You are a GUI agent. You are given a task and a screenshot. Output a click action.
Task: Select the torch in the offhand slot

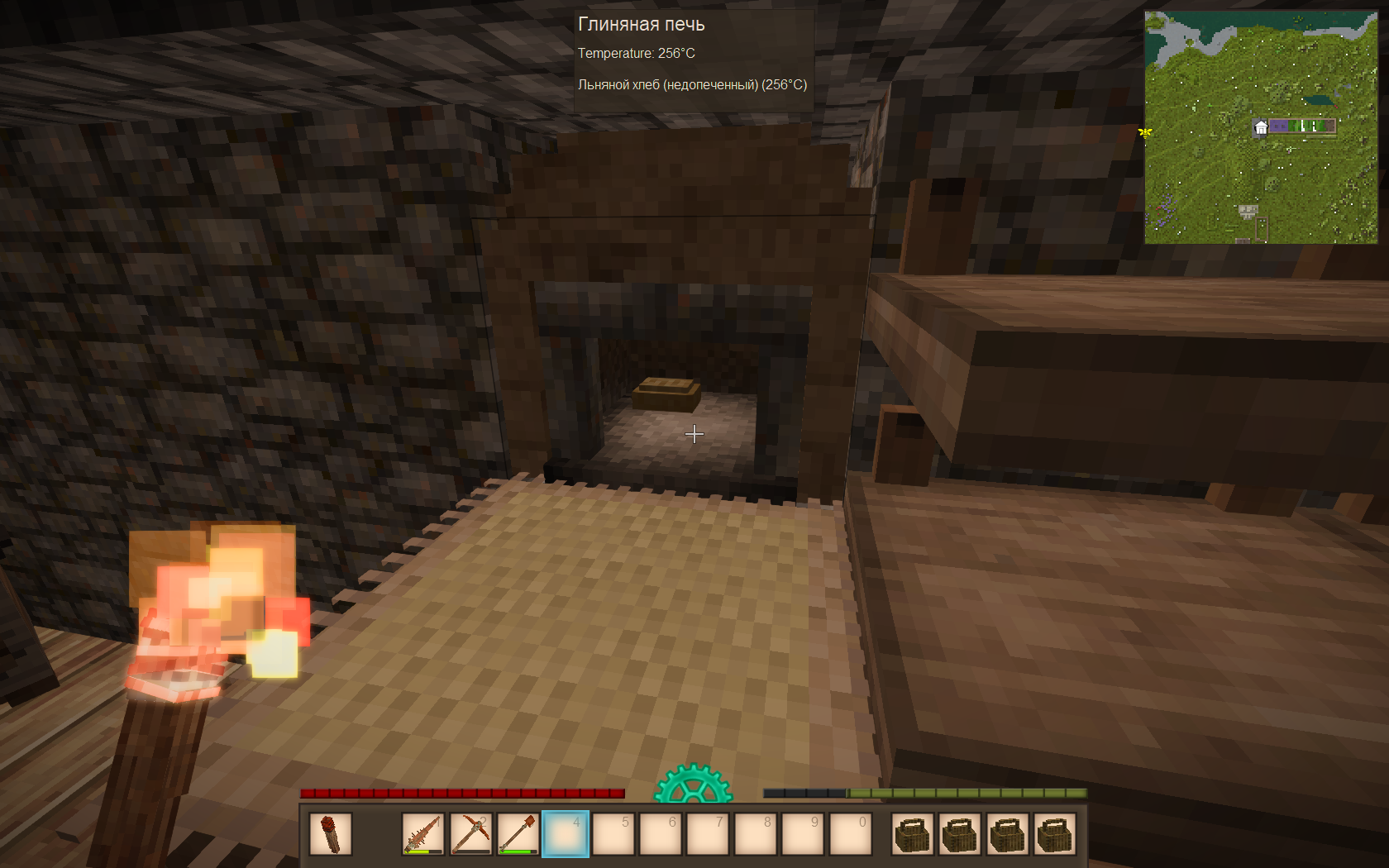331,833
